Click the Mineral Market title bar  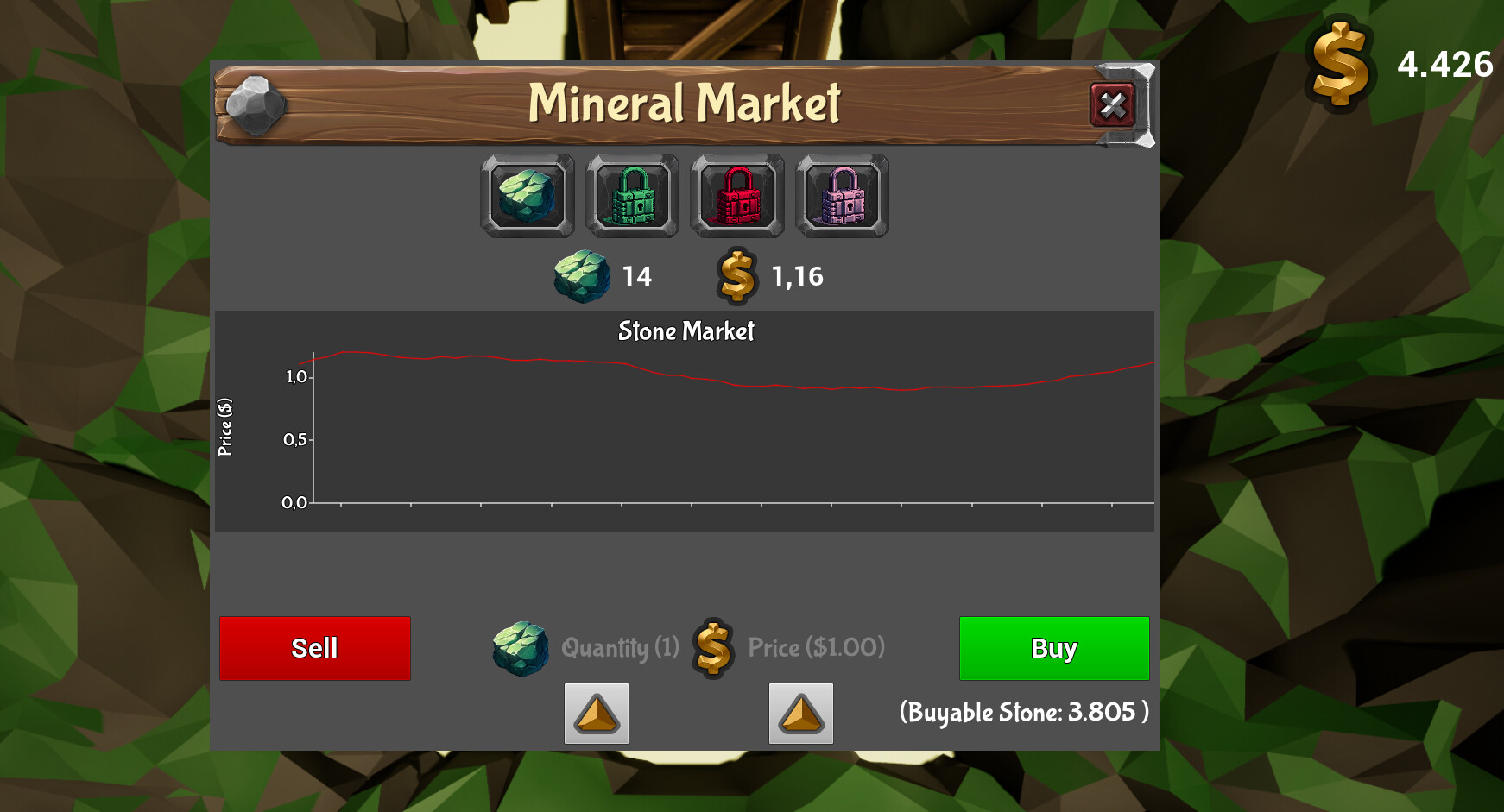(686, 102)
